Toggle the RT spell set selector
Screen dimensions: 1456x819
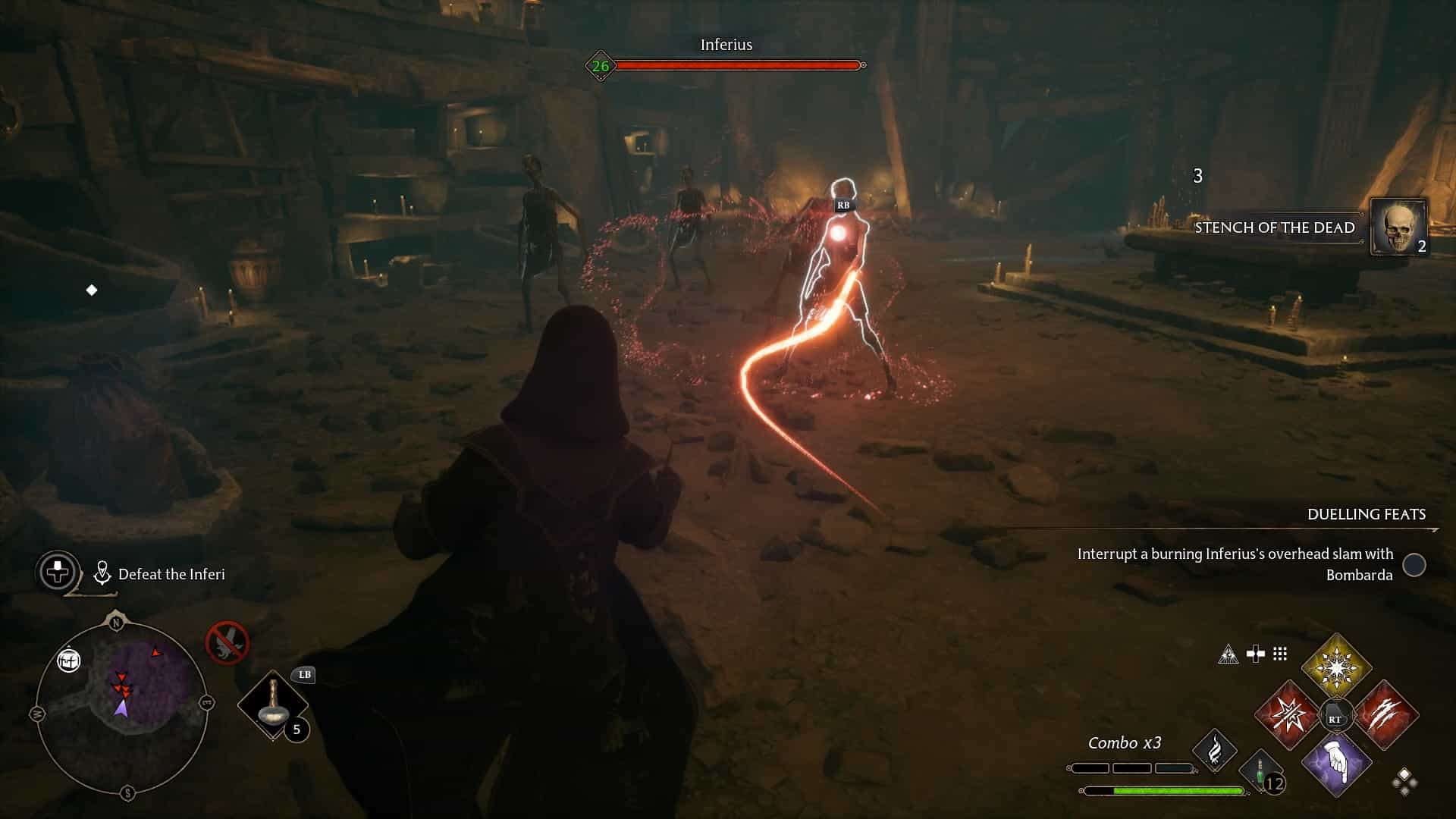(1336, 713)
